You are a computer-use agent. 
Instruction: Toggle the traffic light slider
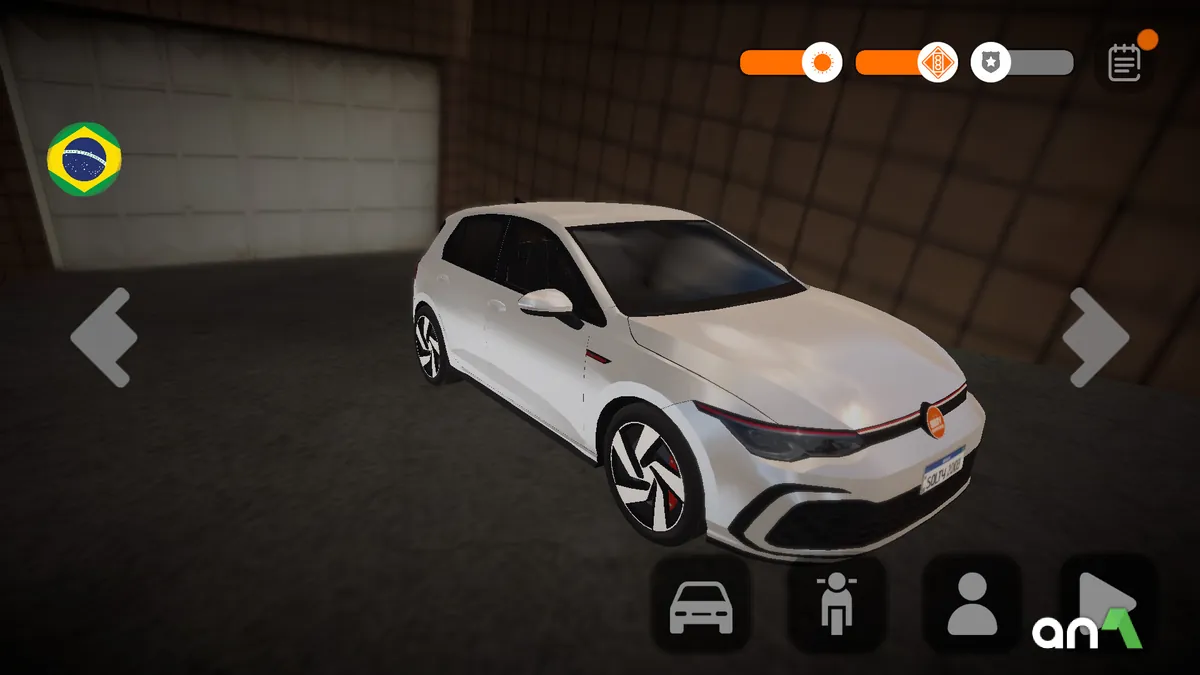[937, 63]
